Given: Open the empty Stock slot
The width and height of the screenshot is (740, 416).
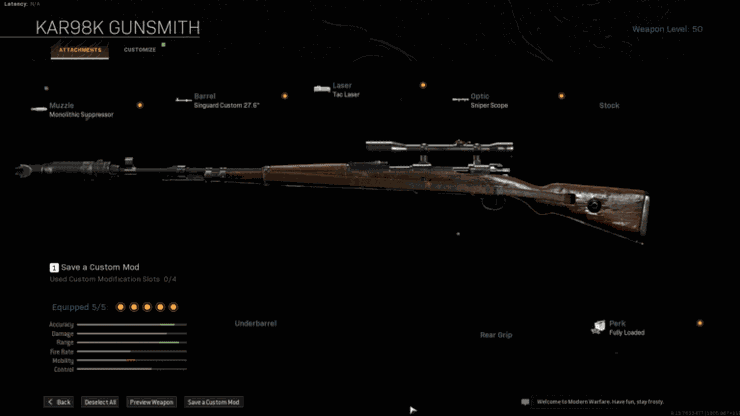Looking at the screenshot, I should [609, 105].
